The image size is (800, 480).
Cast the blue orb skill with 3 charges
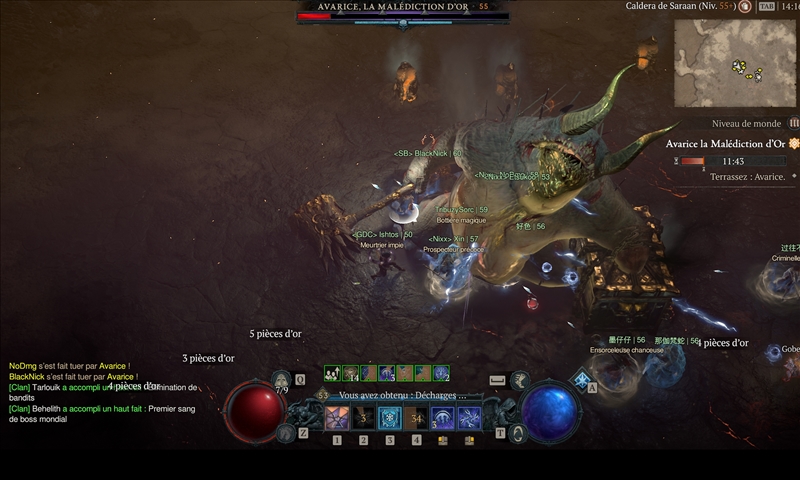coord(443,417)
